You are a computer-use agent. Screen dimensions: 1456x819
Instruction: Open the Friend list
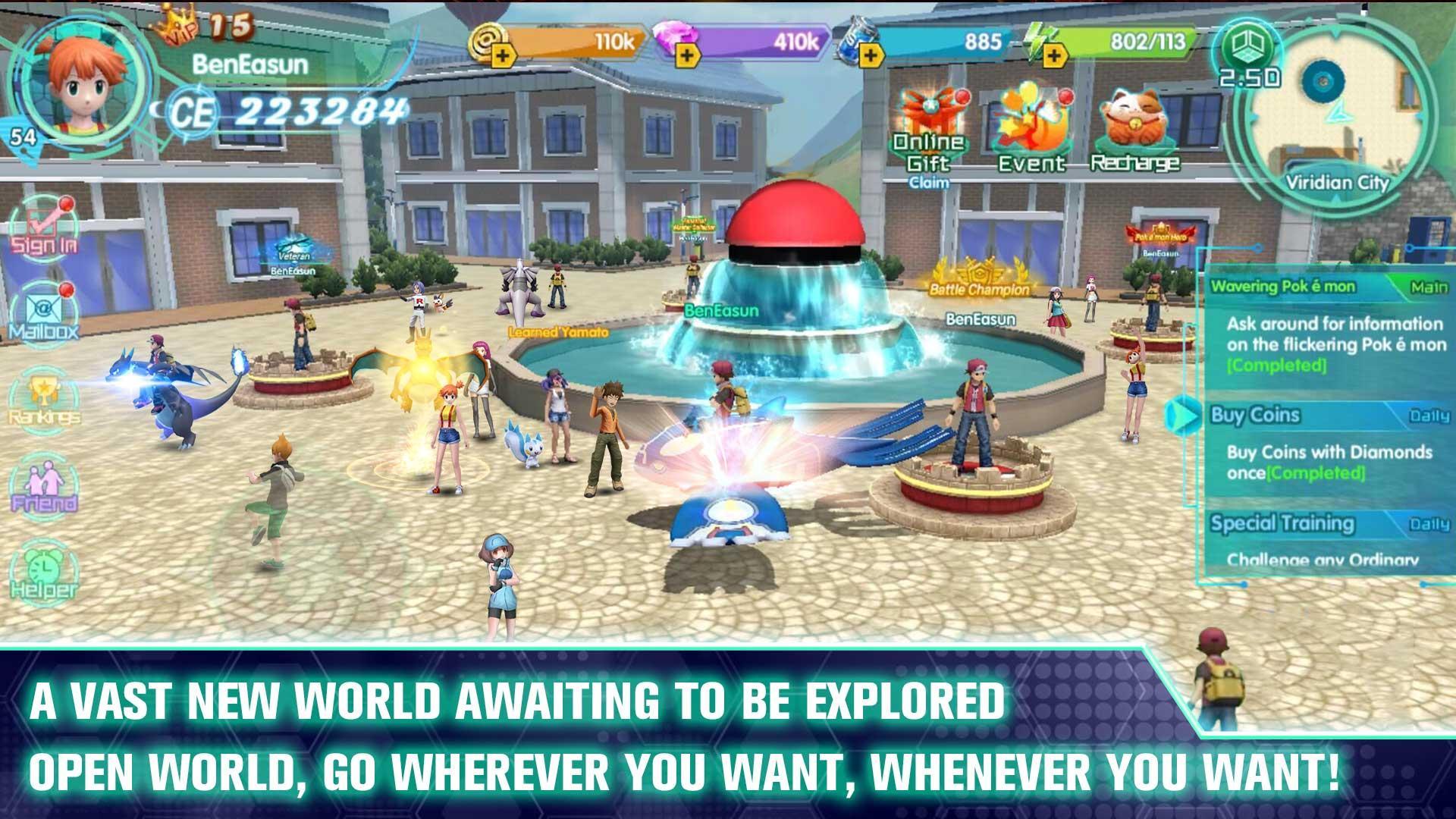pos(44,485)
